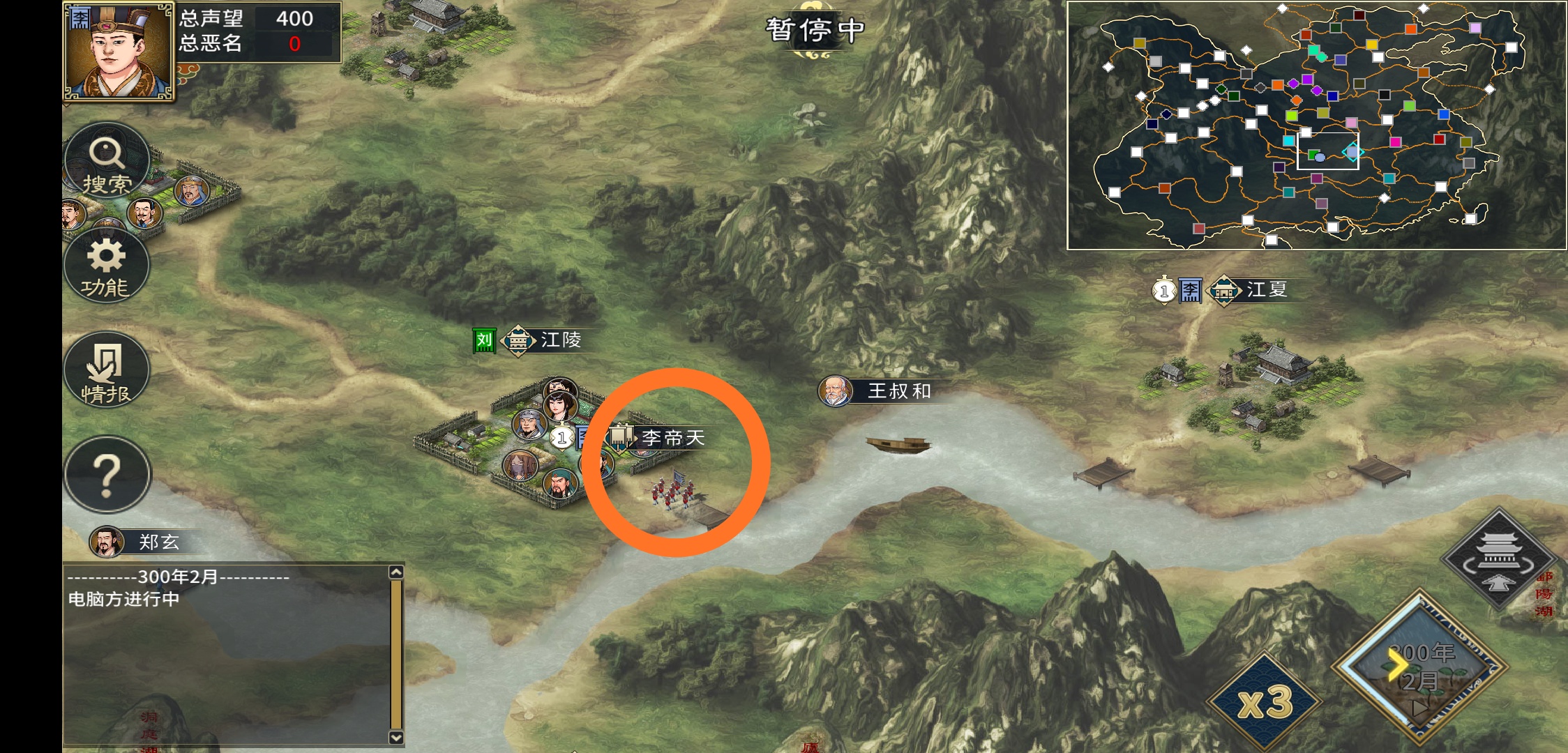Click the white viewport rectangle on the minimap

1327,150
